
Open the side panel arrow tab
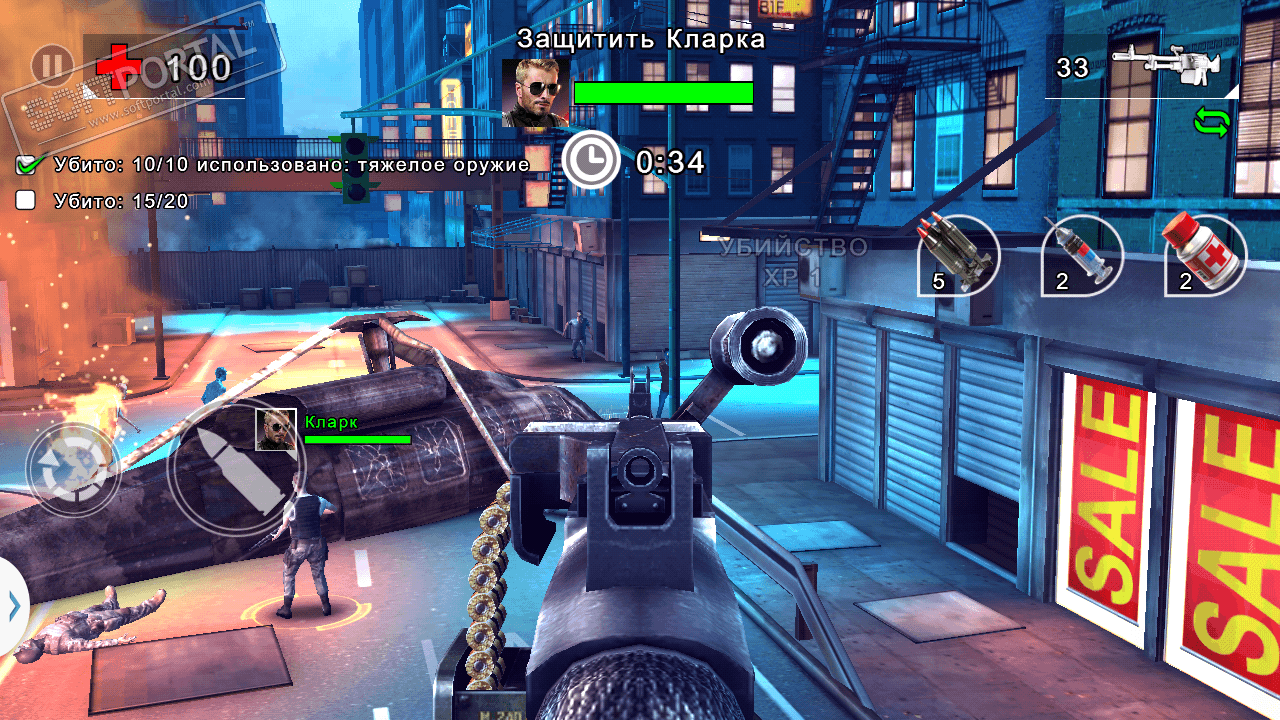13,606
